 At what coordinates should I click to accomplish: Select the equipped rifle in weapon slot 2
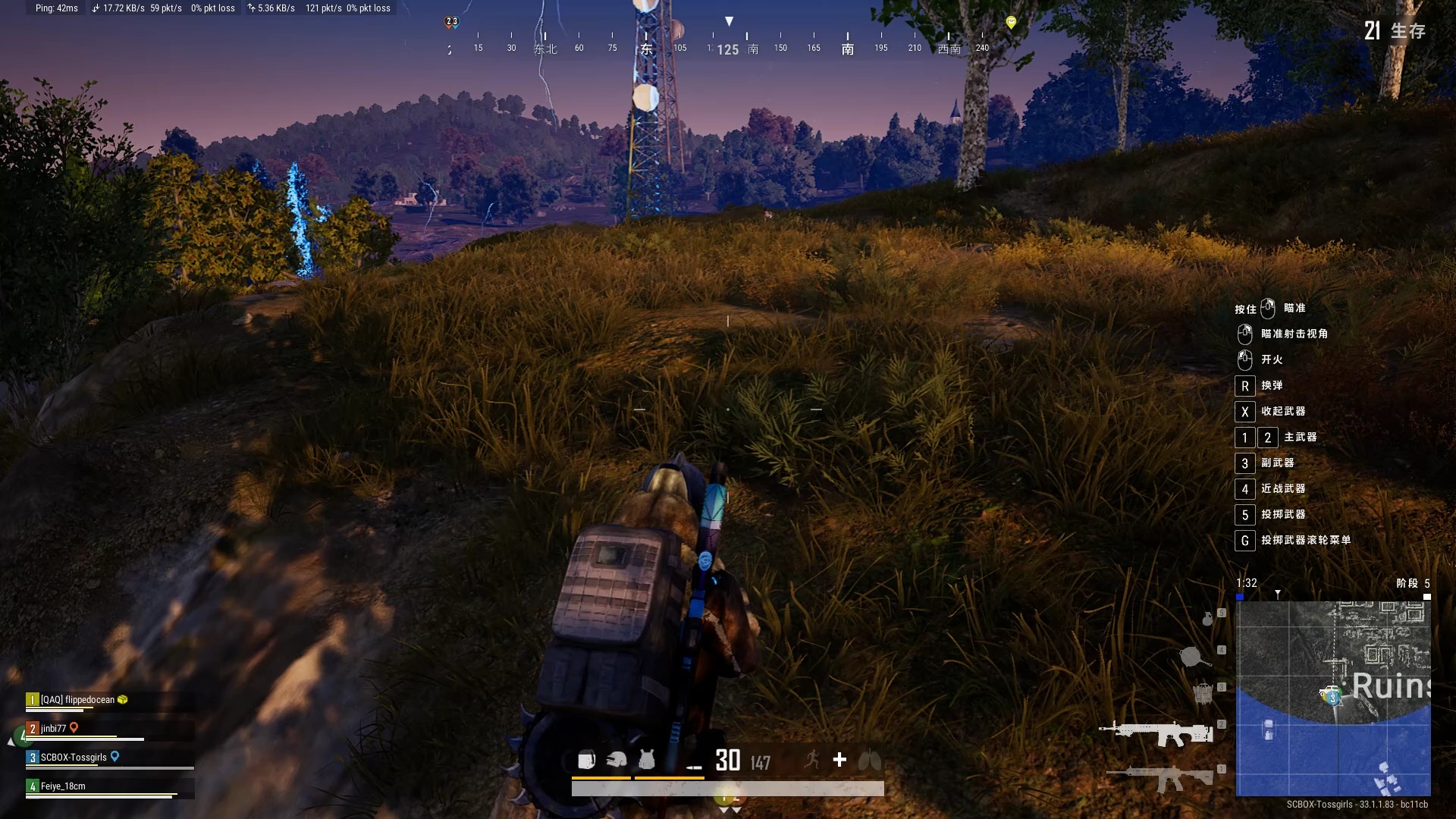(1155, 733)
